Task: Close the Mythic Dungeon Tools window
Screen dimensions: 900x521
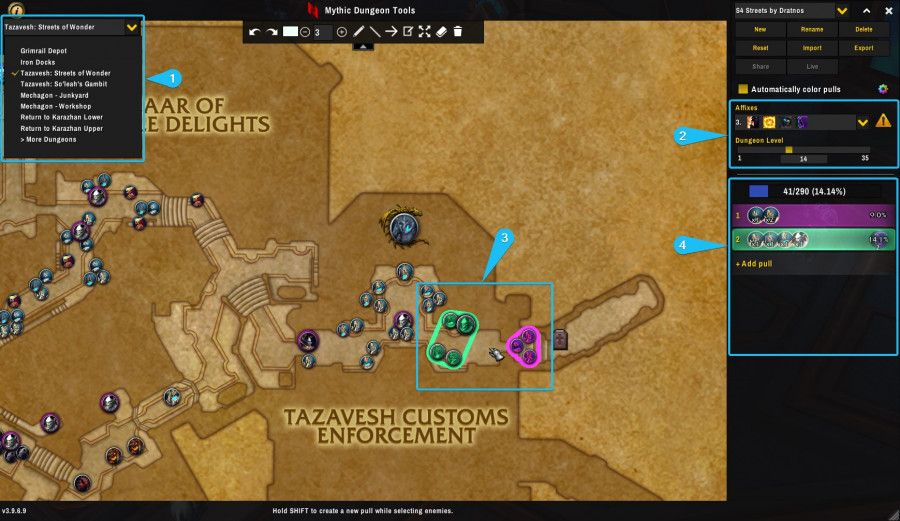Action: coord(888,11)
